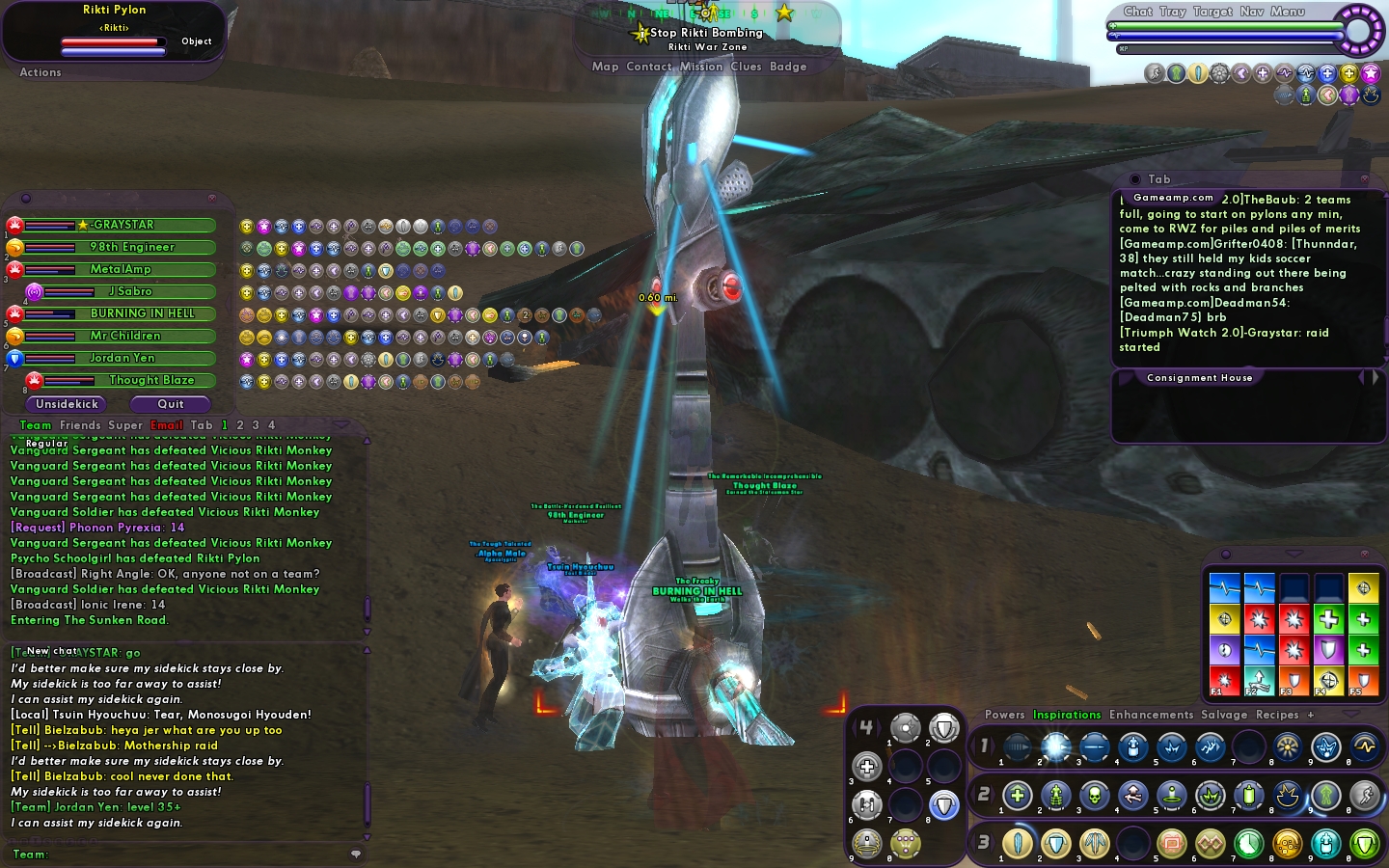Open the Email tab
The width and height of the screenshot is (1389, 868).
click(166, 425)
